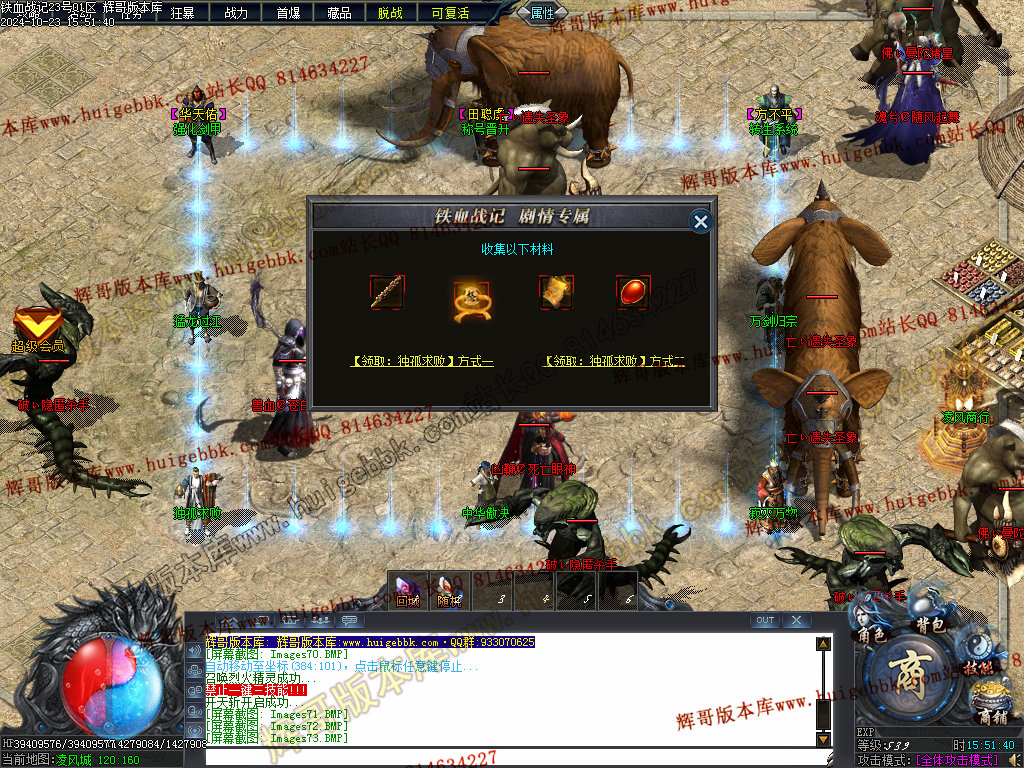The image size is (1024, 768).
Task: Open the 藏品 menu tab
Action: click(339, 13)
